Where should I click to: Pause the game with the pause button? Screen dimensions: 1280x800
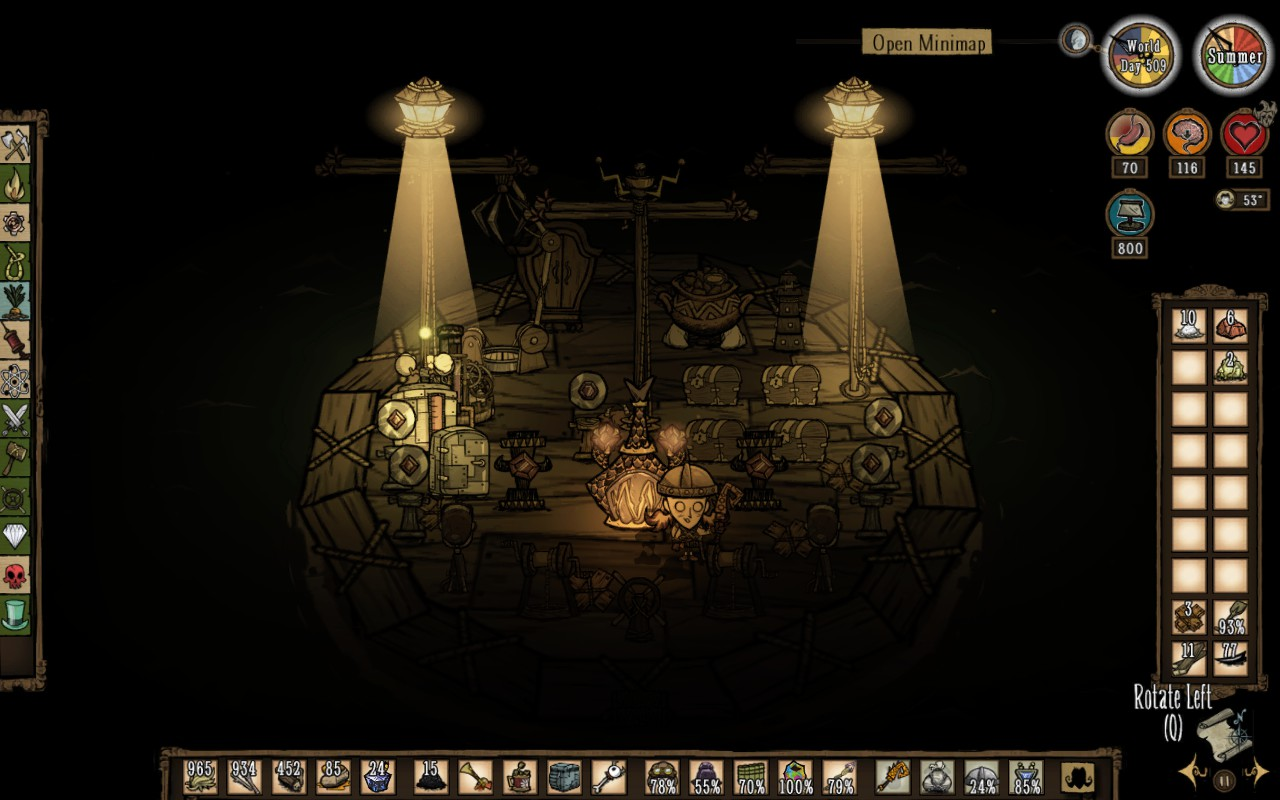coord(1223,781)
